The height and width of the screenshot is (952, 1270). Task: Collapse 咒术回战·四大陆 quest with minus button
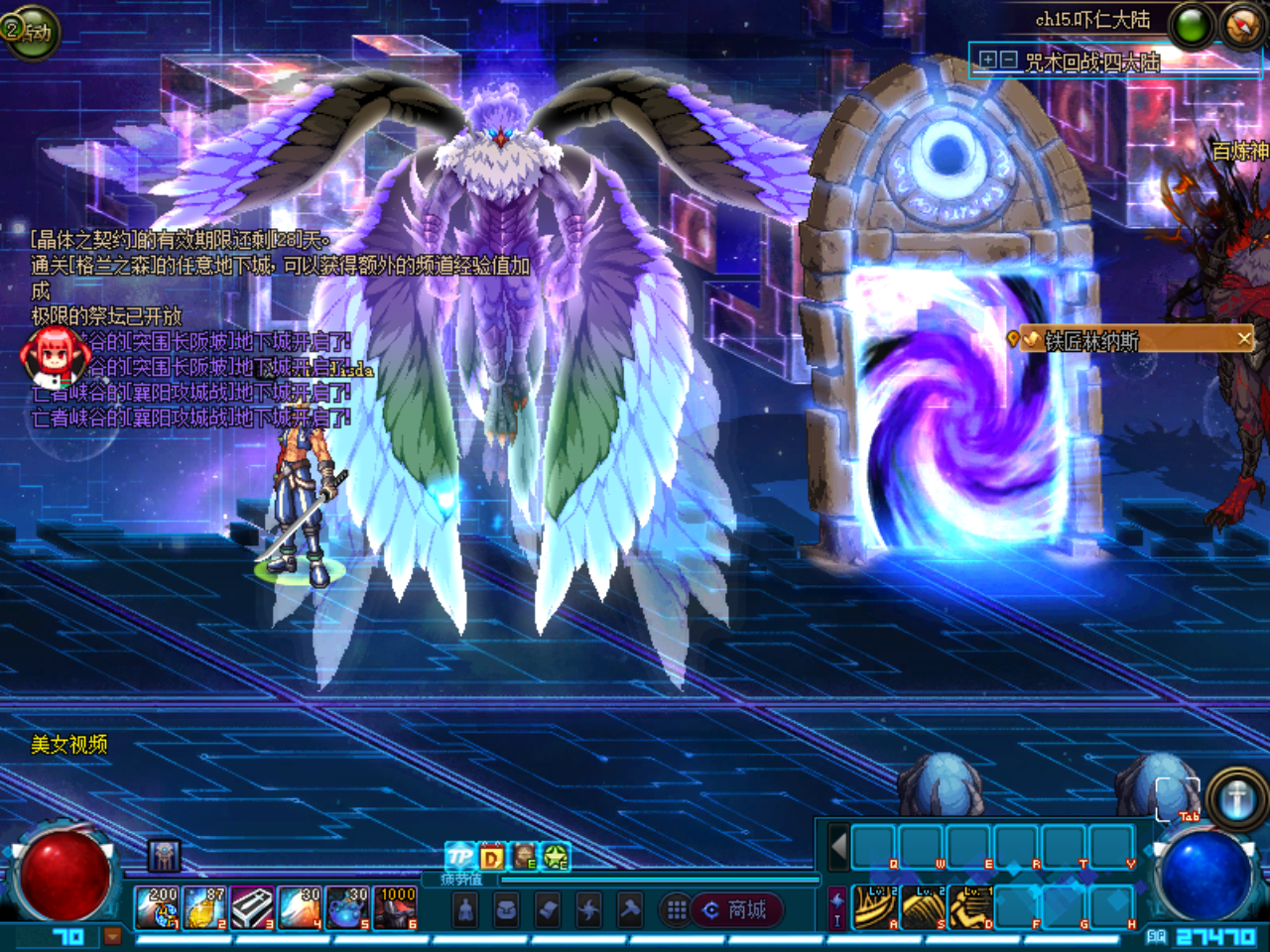(1008, 59)
